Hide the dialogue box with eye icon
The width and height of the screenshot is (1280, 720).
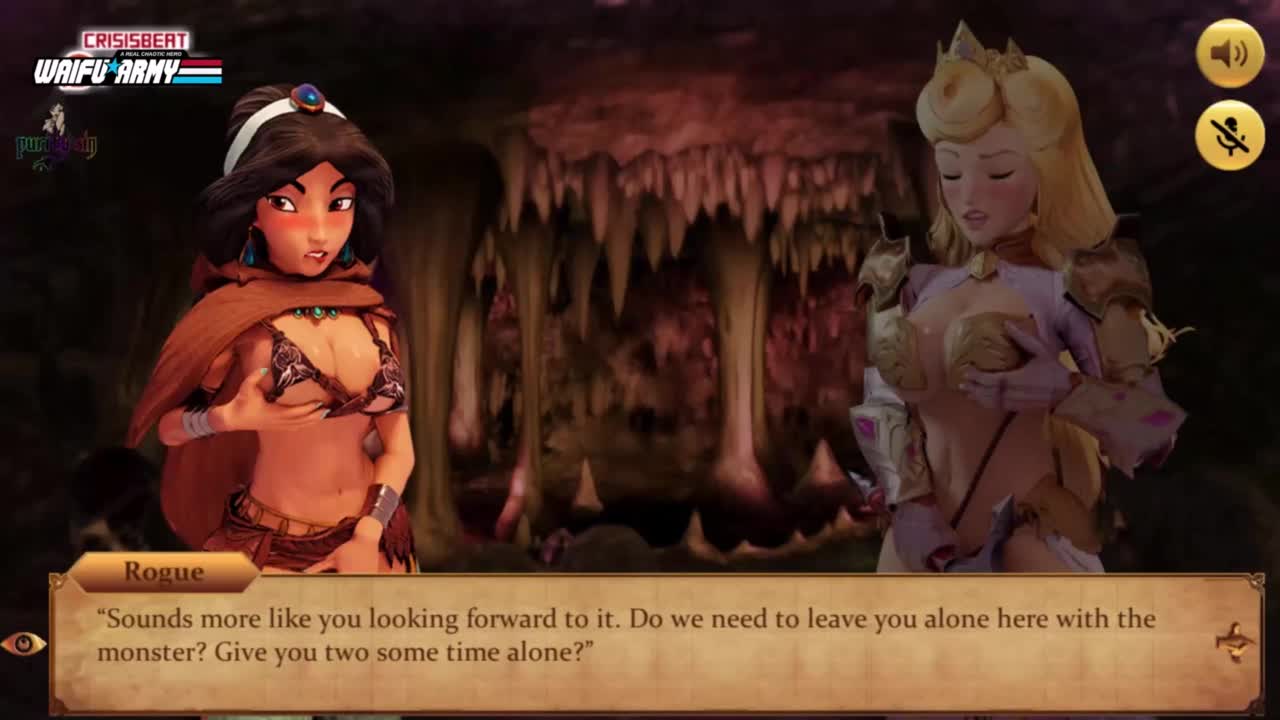click(22, 643)
